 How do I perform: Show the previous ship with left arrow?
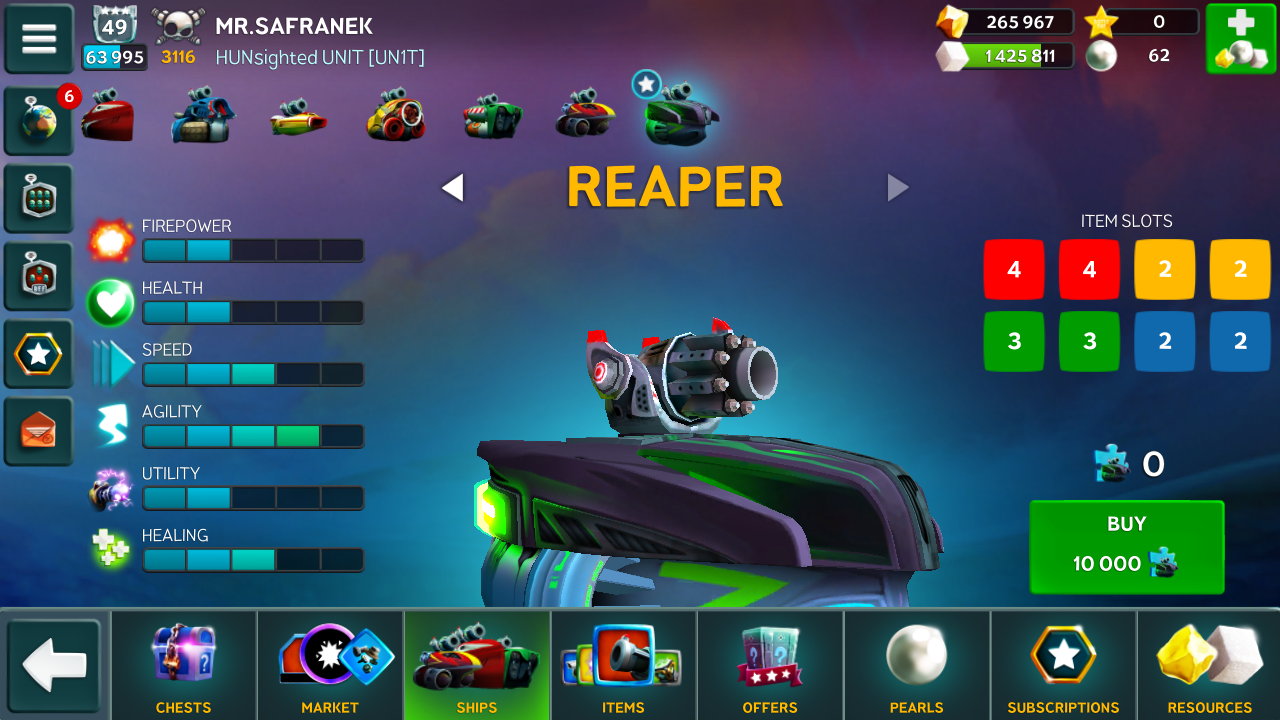453,187
